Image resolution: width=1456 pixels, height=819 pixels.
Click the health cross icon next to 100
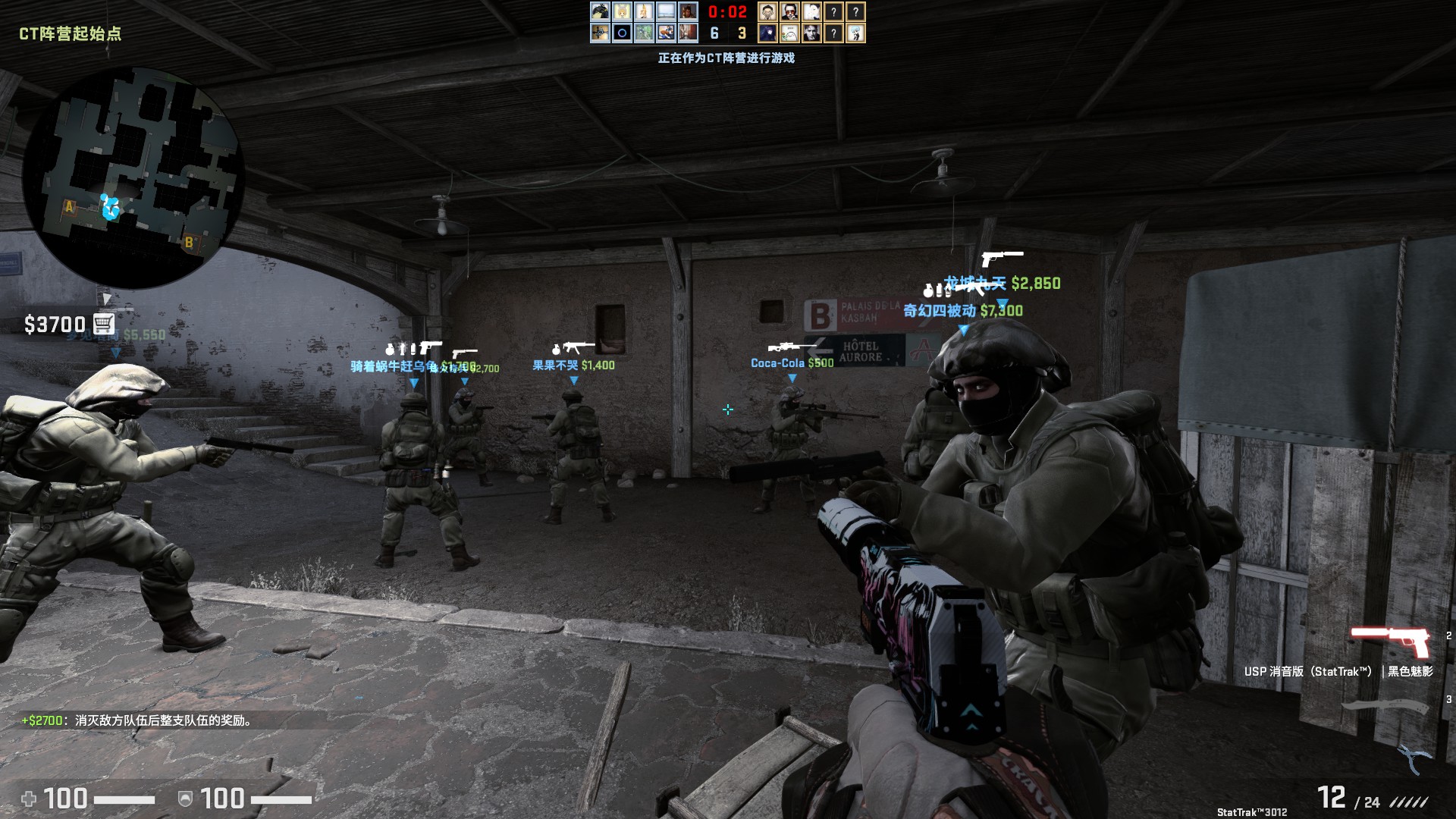pyautogui.click(x=27, y=798)
